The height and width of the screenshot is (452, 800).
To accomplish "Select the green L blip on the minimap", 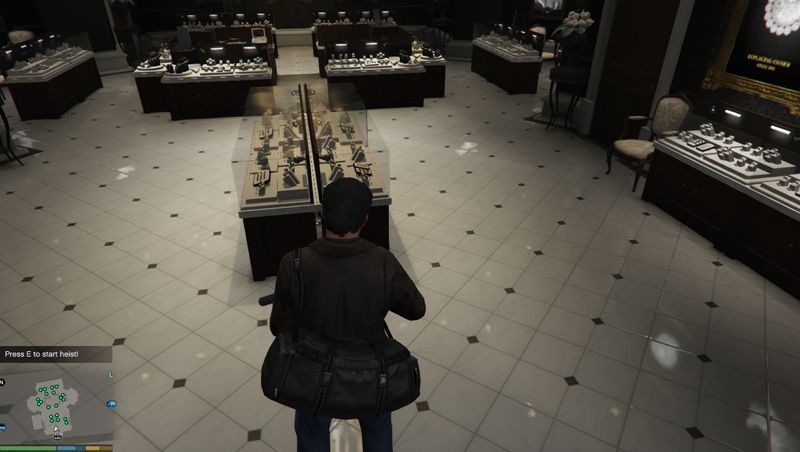I will coord(110,374).
